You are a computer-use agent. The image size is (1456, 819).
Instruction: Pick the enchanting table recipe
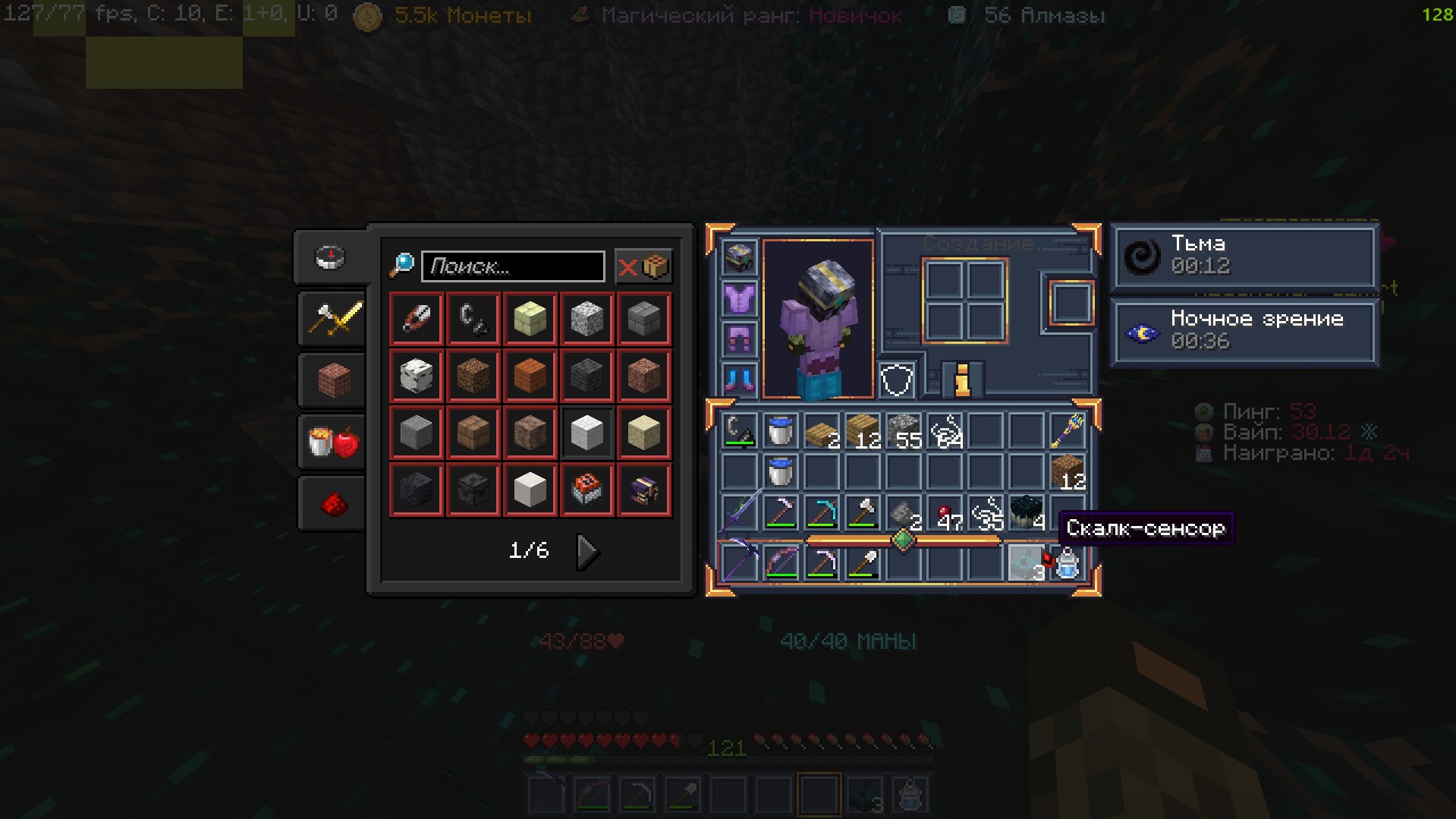pyautogui.click(x=643, y=490)
